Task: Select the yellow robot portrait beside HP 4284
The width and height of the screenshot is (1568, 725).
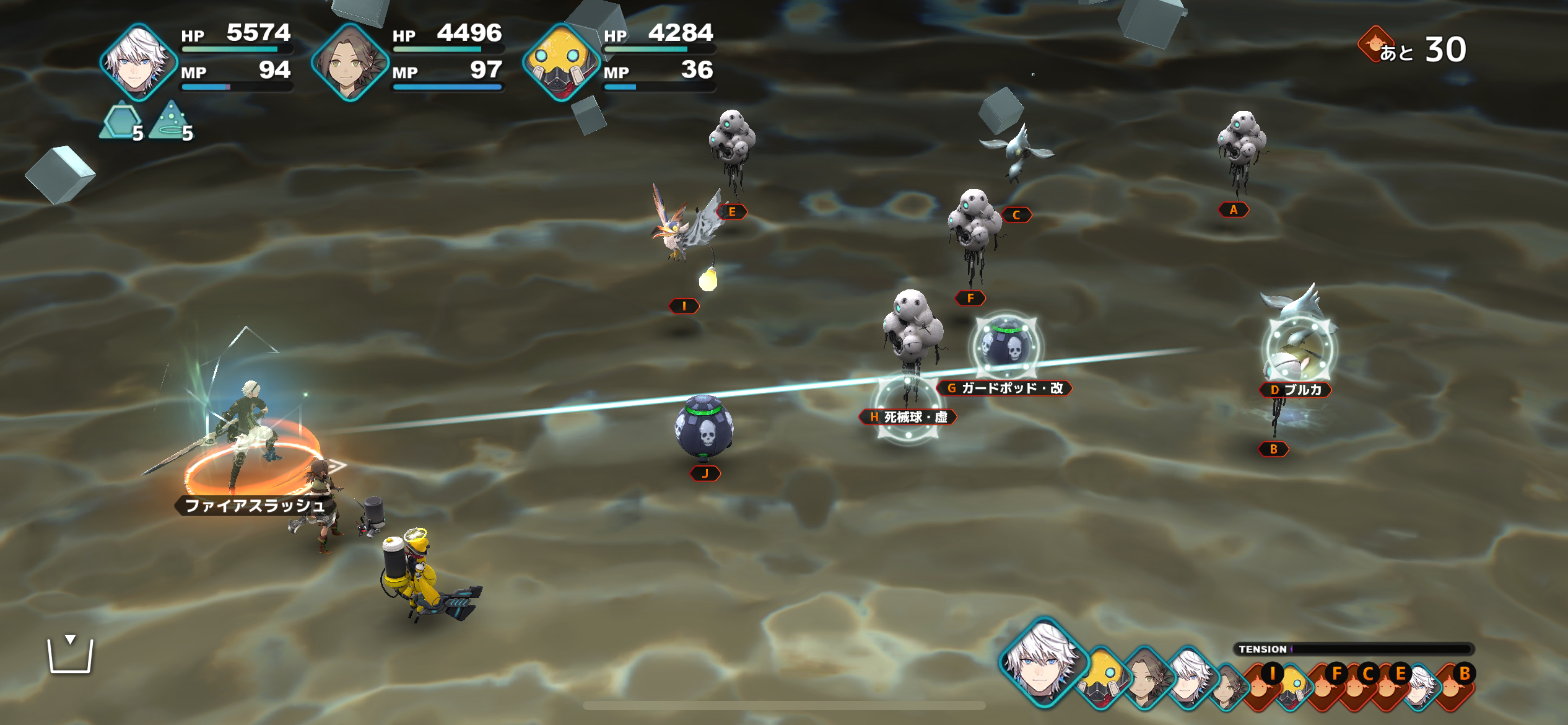Action: [x=561, y=63]
